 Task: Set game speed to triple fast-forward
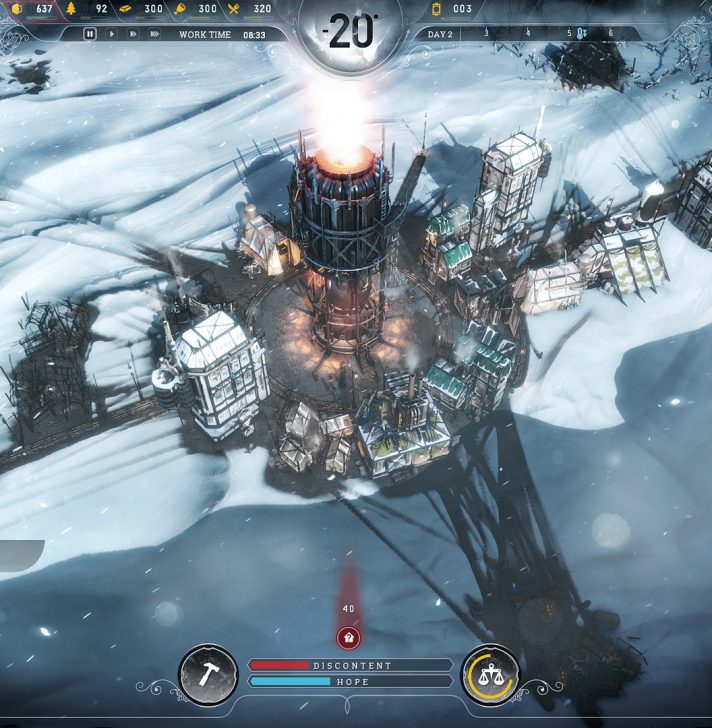pyautogui.click(x=154, y=34)
